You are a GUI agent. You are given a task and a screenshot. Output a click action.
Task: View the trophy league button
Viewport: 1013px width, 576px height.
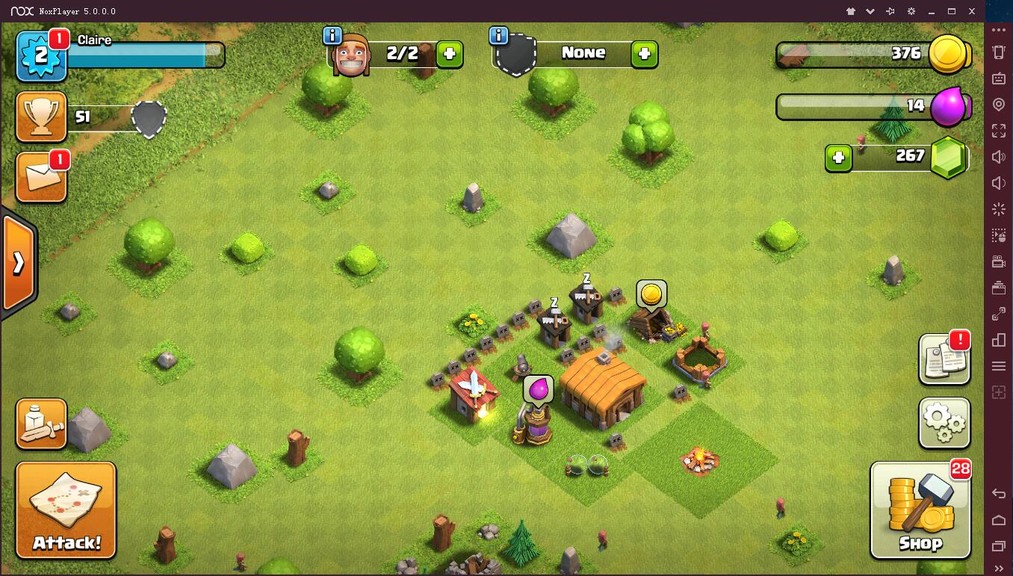(41, 117)
